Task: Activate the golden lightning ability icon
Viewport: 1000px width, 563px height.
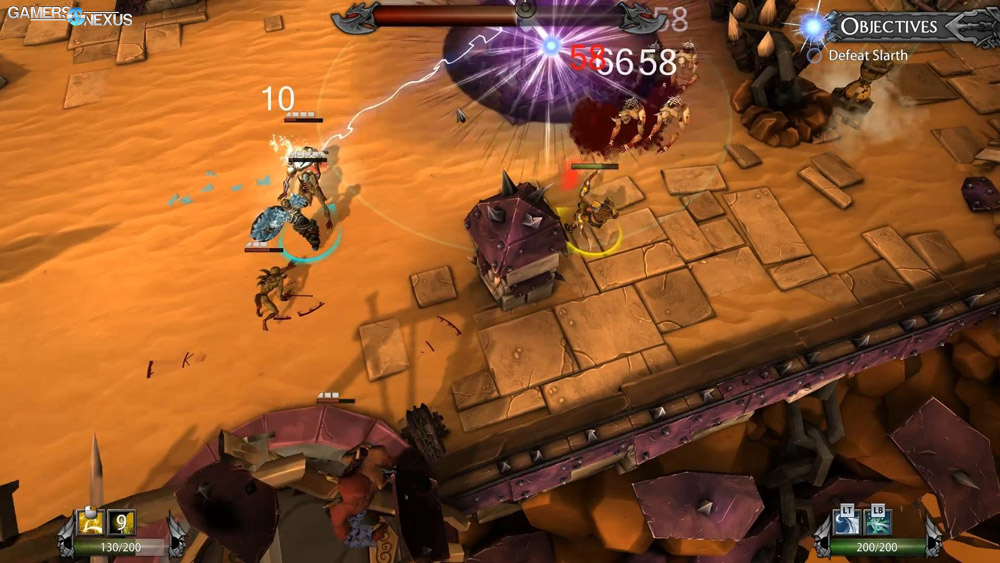Action: coord(91,522)
